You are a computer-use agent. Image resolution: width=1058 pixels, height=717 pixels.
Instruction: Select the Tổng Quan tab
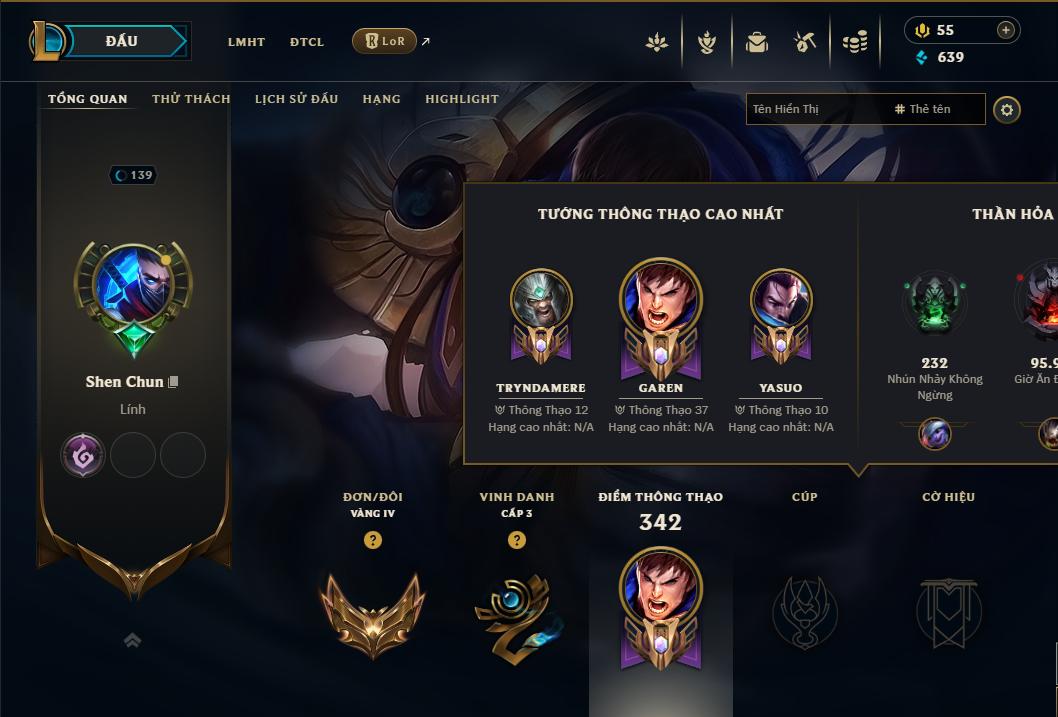88,99
